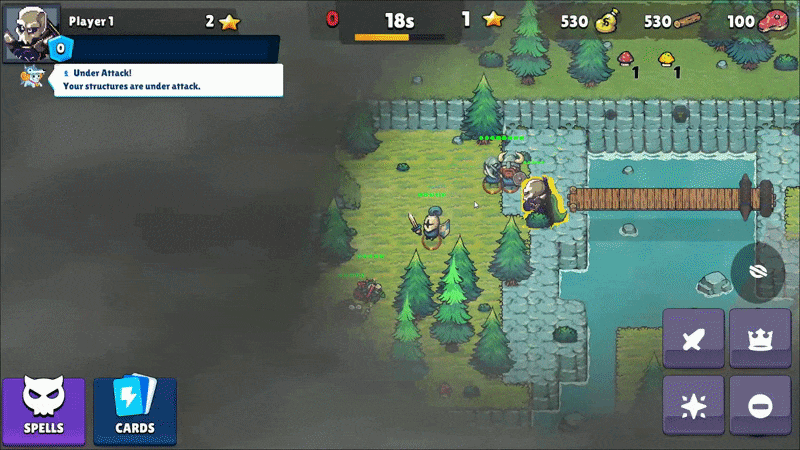Open the Cards panel
800x450 pixels.
(135, 409)
